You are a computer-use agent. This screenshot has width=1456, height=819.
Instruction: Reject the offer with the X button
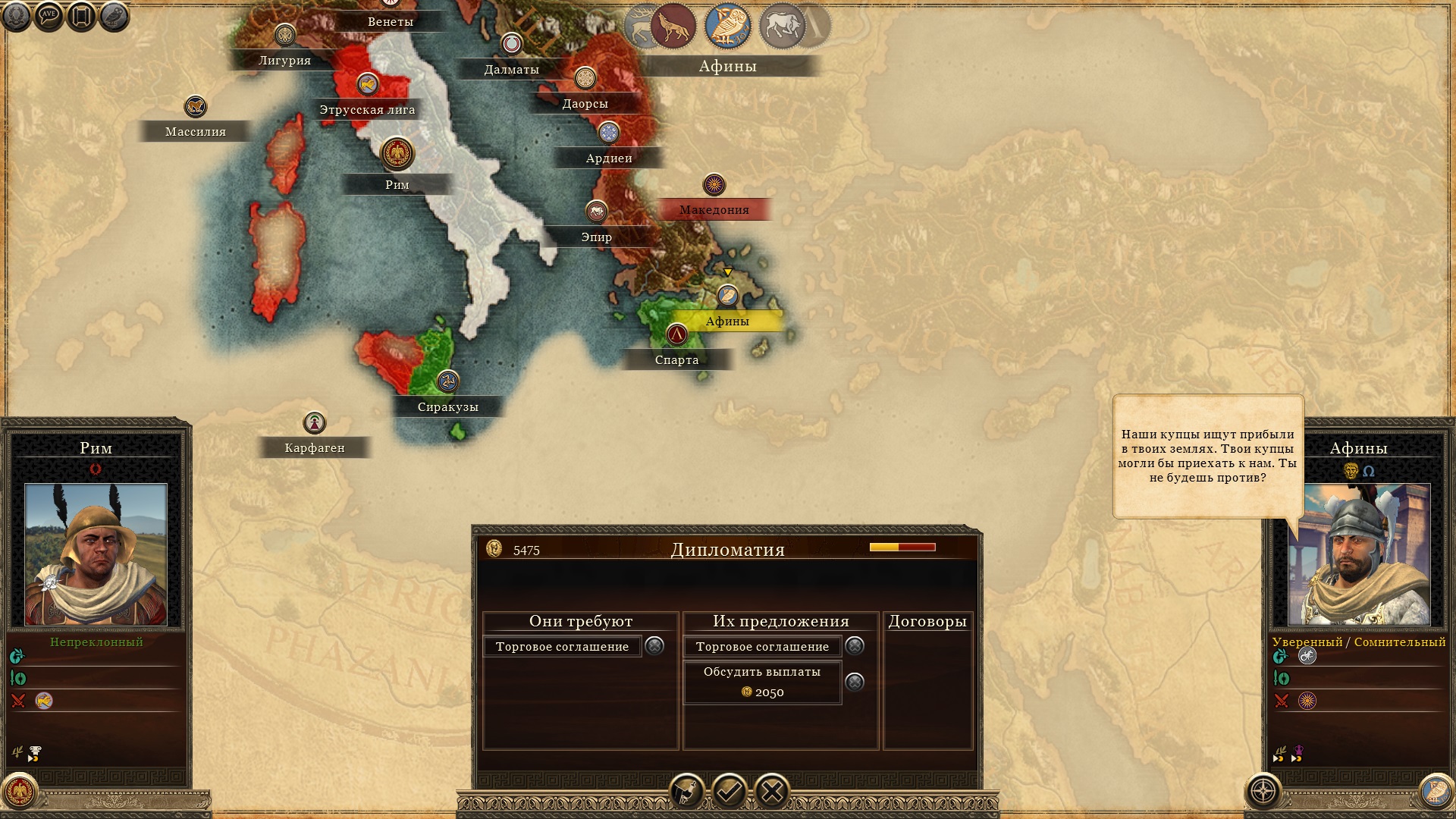point(772,792)
